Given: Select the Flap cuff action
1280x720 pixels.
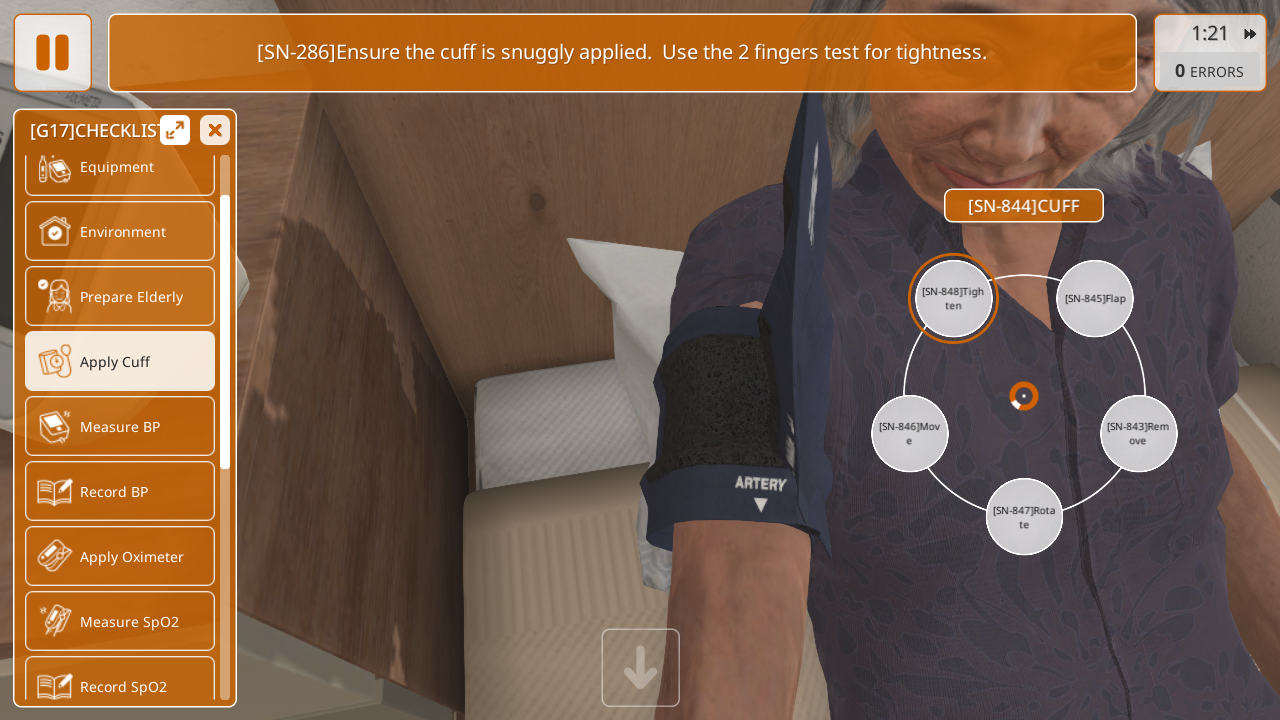Looking at the screenshot, I should [x=1095, y=298].
